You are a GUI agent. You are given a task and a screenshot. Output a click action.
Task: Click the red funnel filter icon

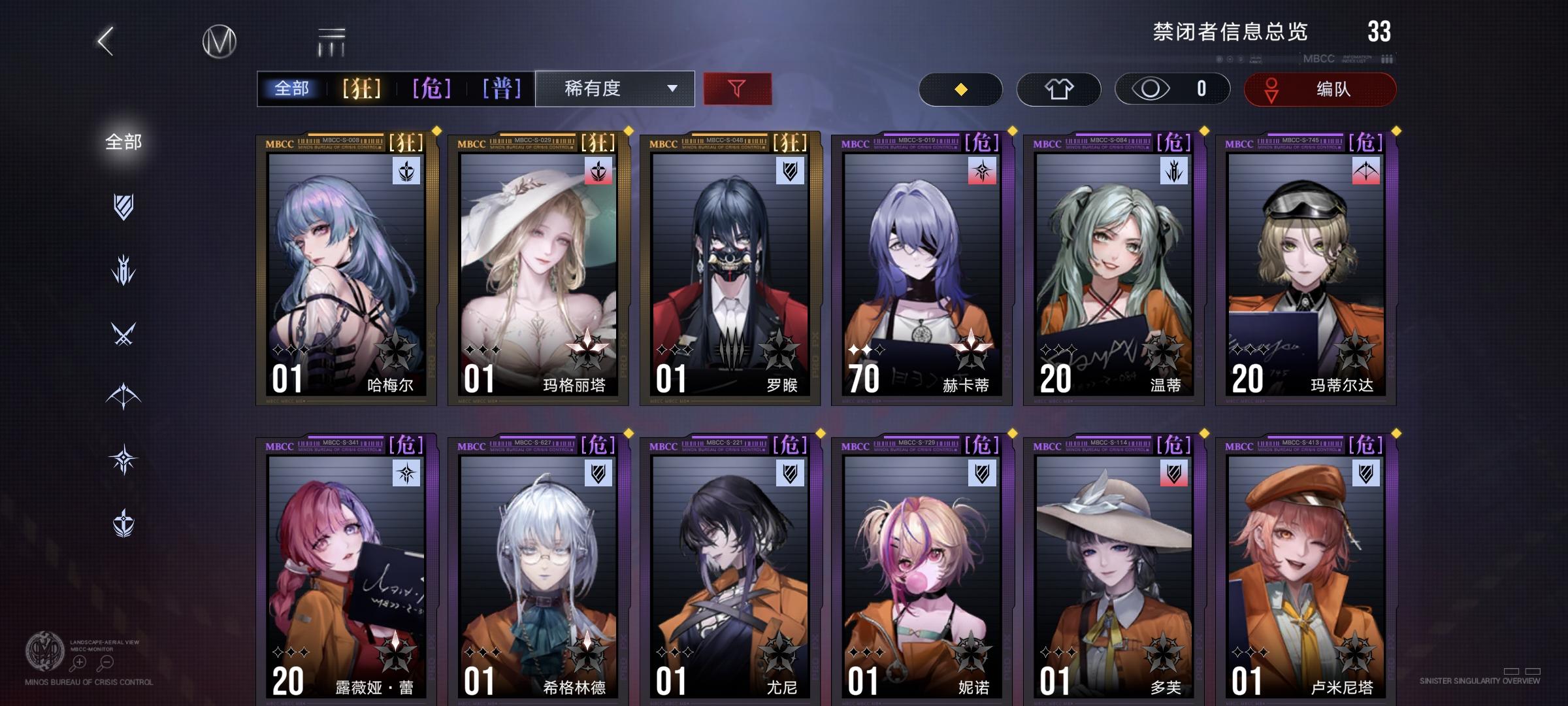(x=737, y=88)
